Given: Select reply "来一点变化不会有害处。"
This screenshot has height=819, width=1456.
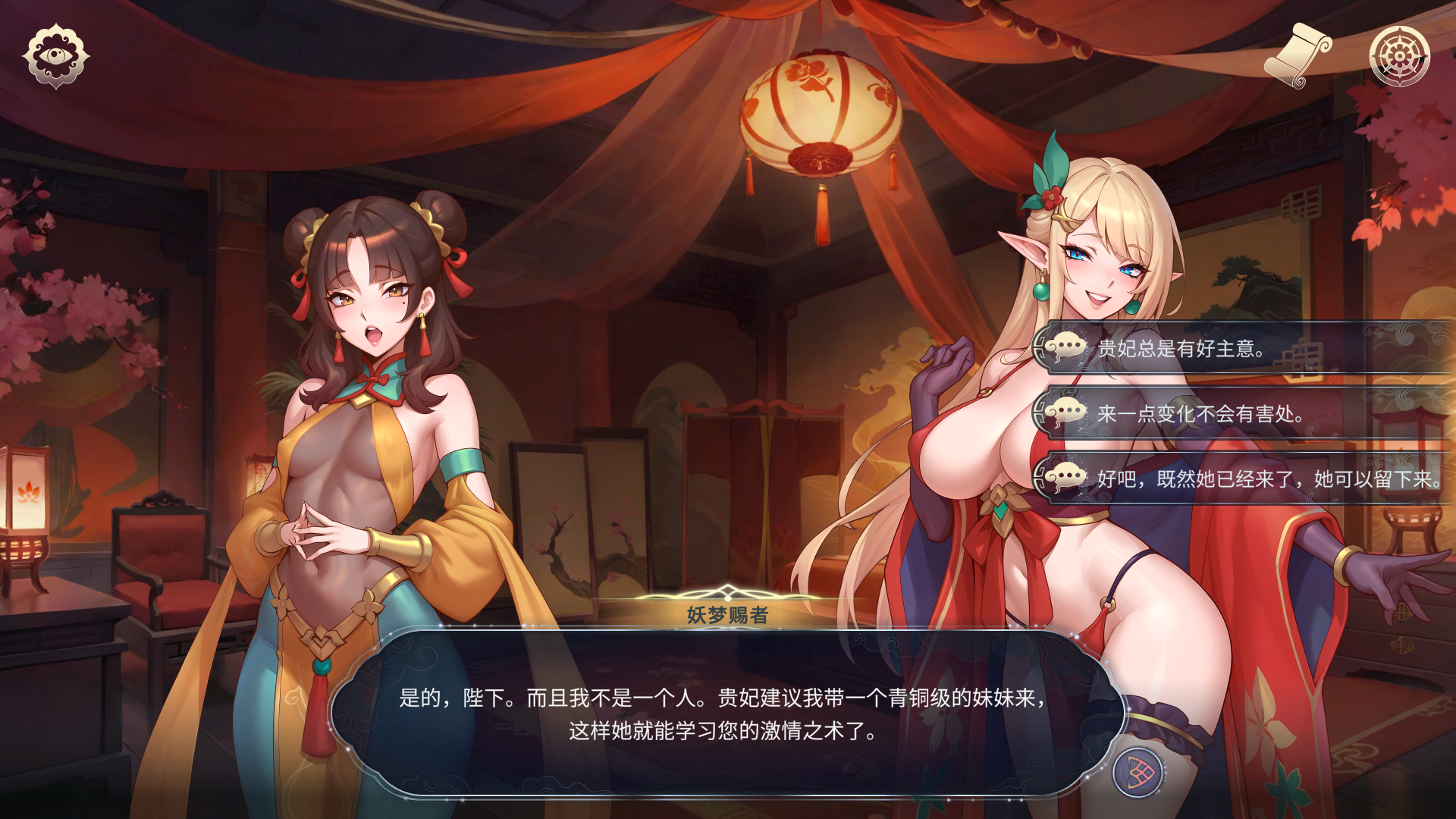Looking at the screenshot, I should [x=1244, y=414].
